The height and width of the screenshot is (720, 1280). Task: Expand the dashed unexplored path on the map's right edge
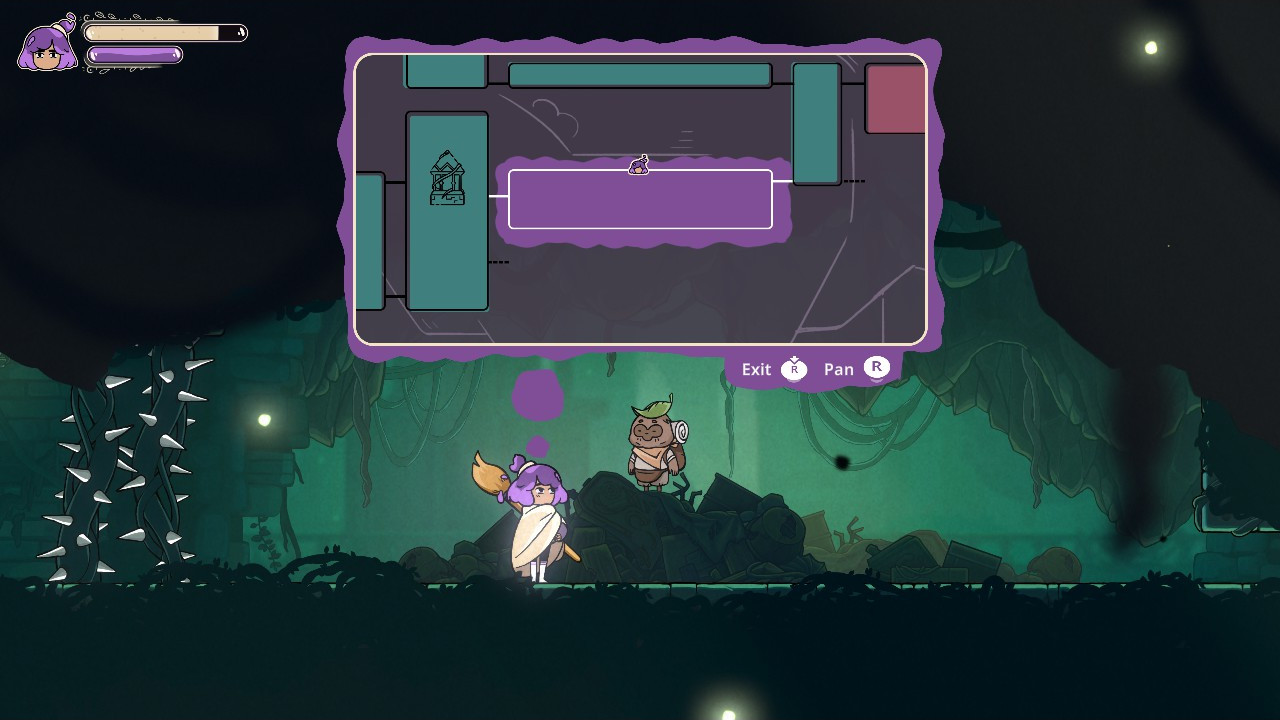[x=855, y=181]
